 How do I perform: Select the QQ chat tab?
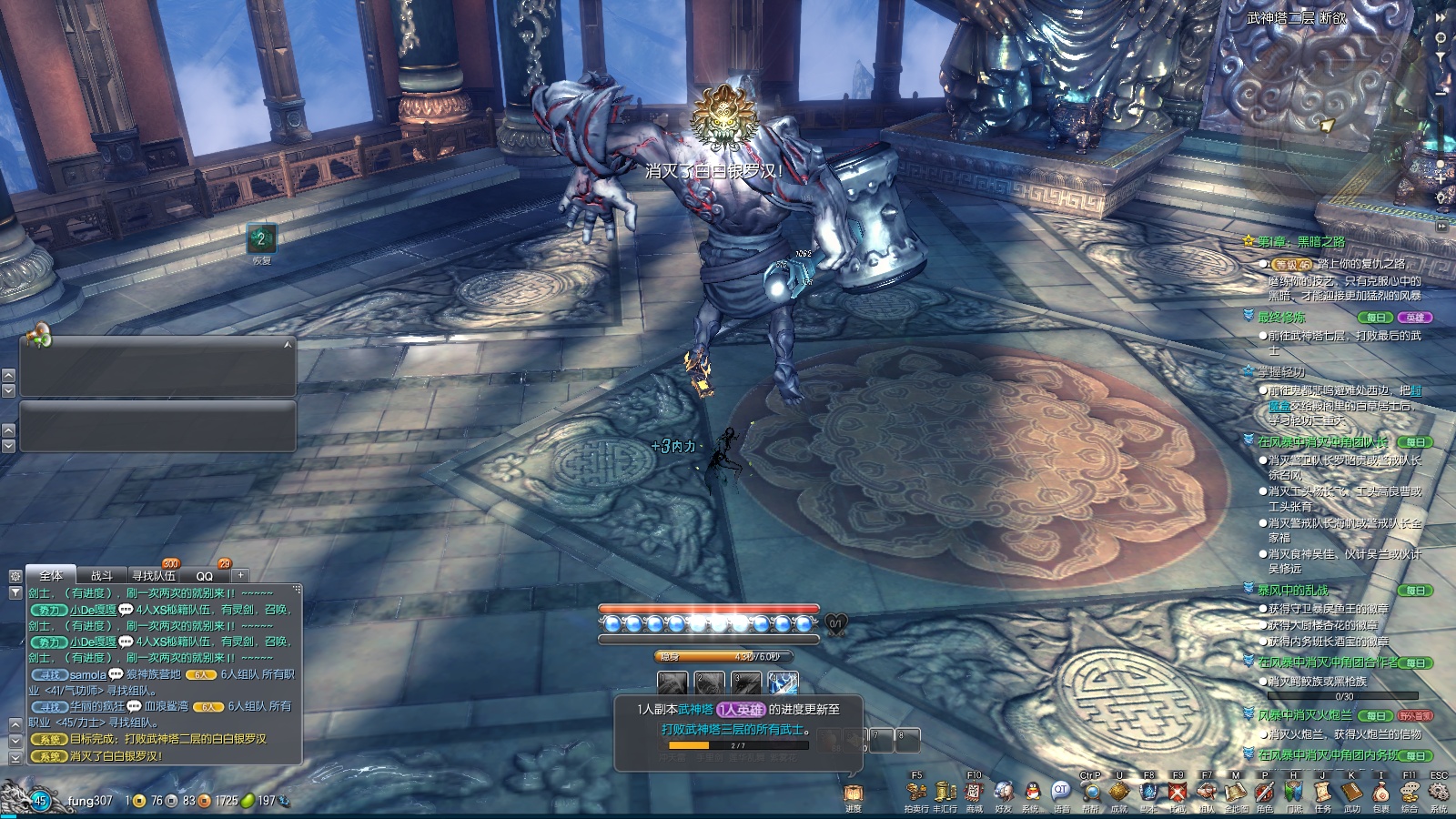point(205,576)
